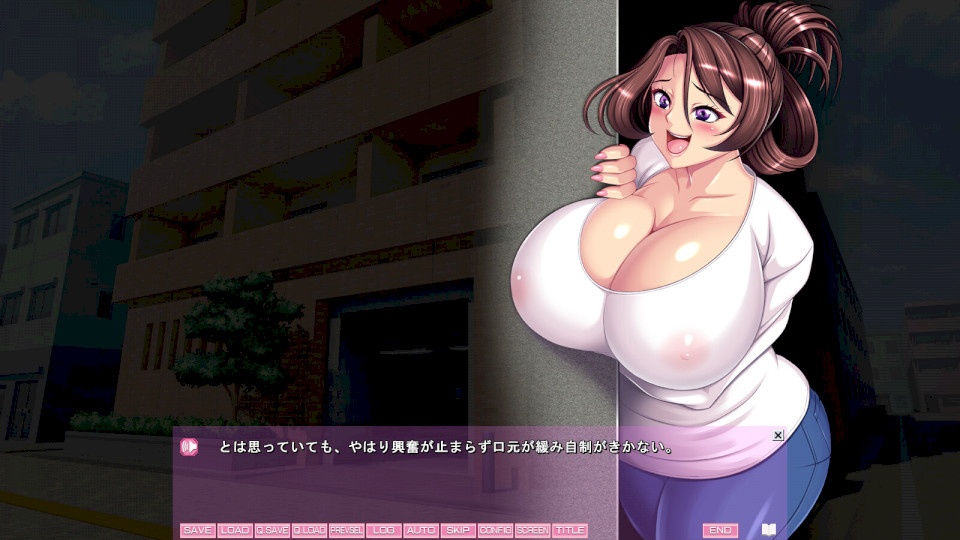Open the CONFIG settings
Image resolution: width=960 pixels, height=540 pixels.
(495, 530)
